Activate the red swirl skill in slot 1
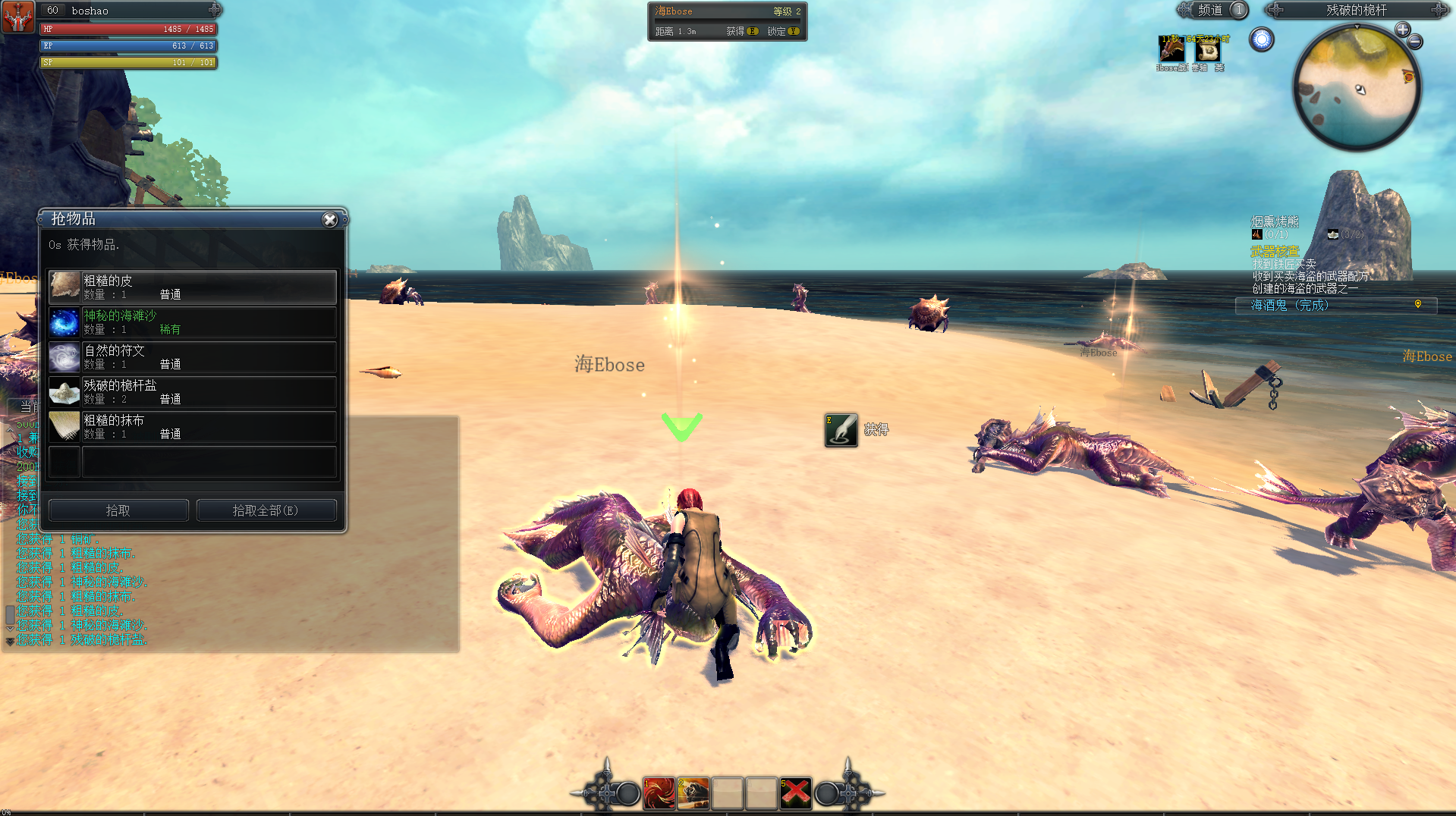1456x816 pixels. [659, 793]
